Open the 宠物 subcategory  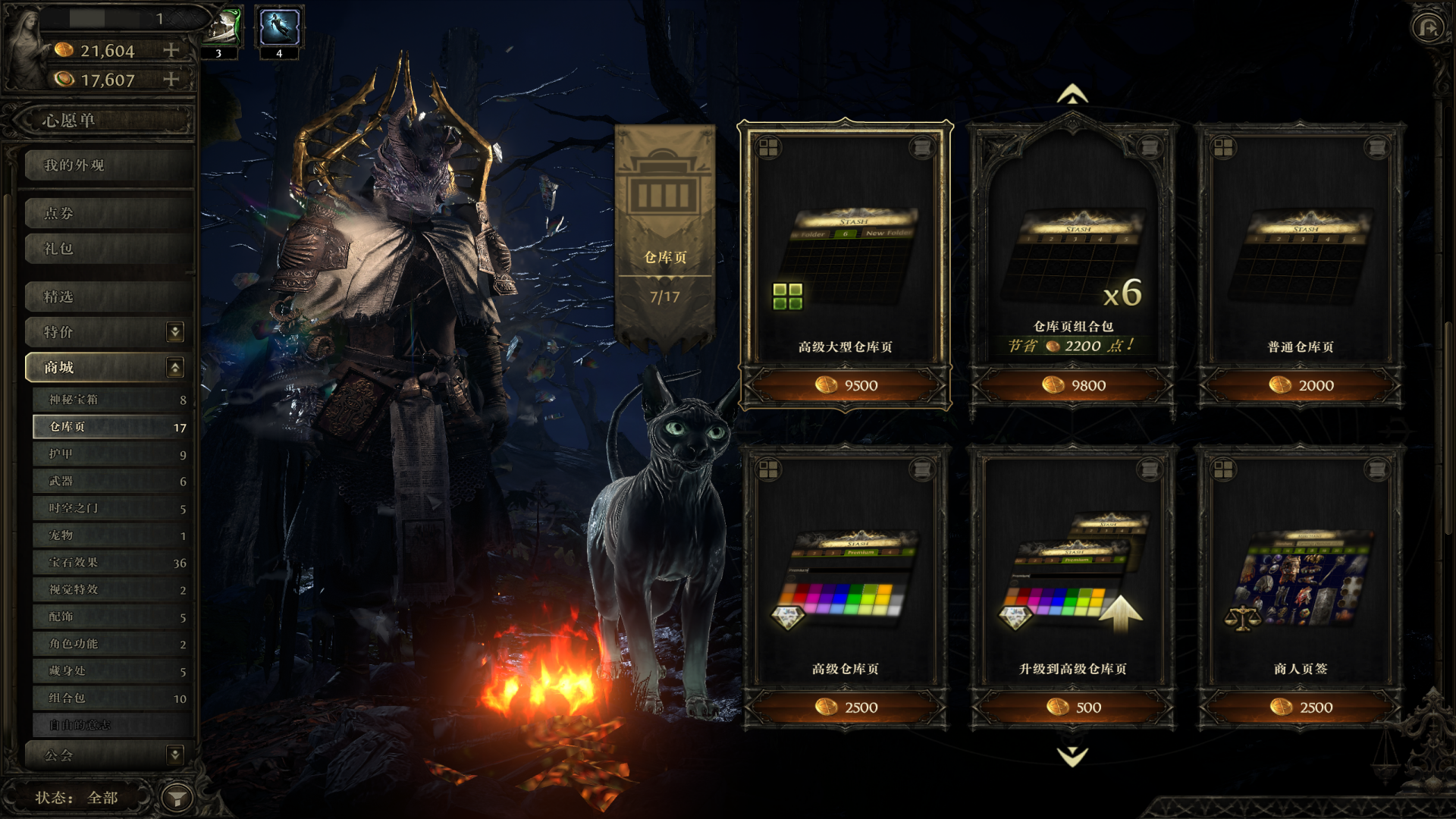coord(110,535)
